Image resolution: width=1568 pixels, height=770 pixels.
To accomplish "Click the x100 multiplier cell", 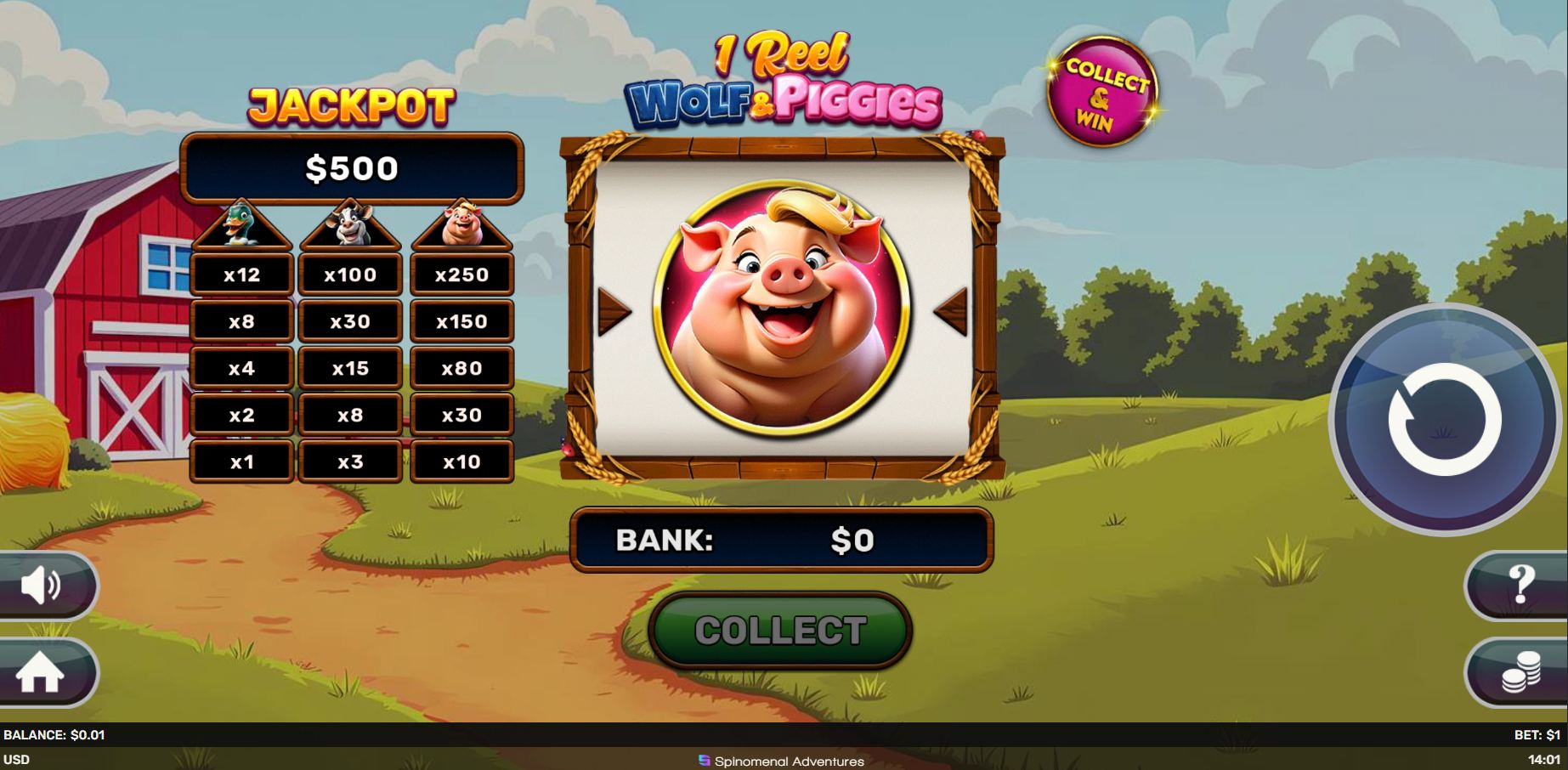I will pos(351,274).
